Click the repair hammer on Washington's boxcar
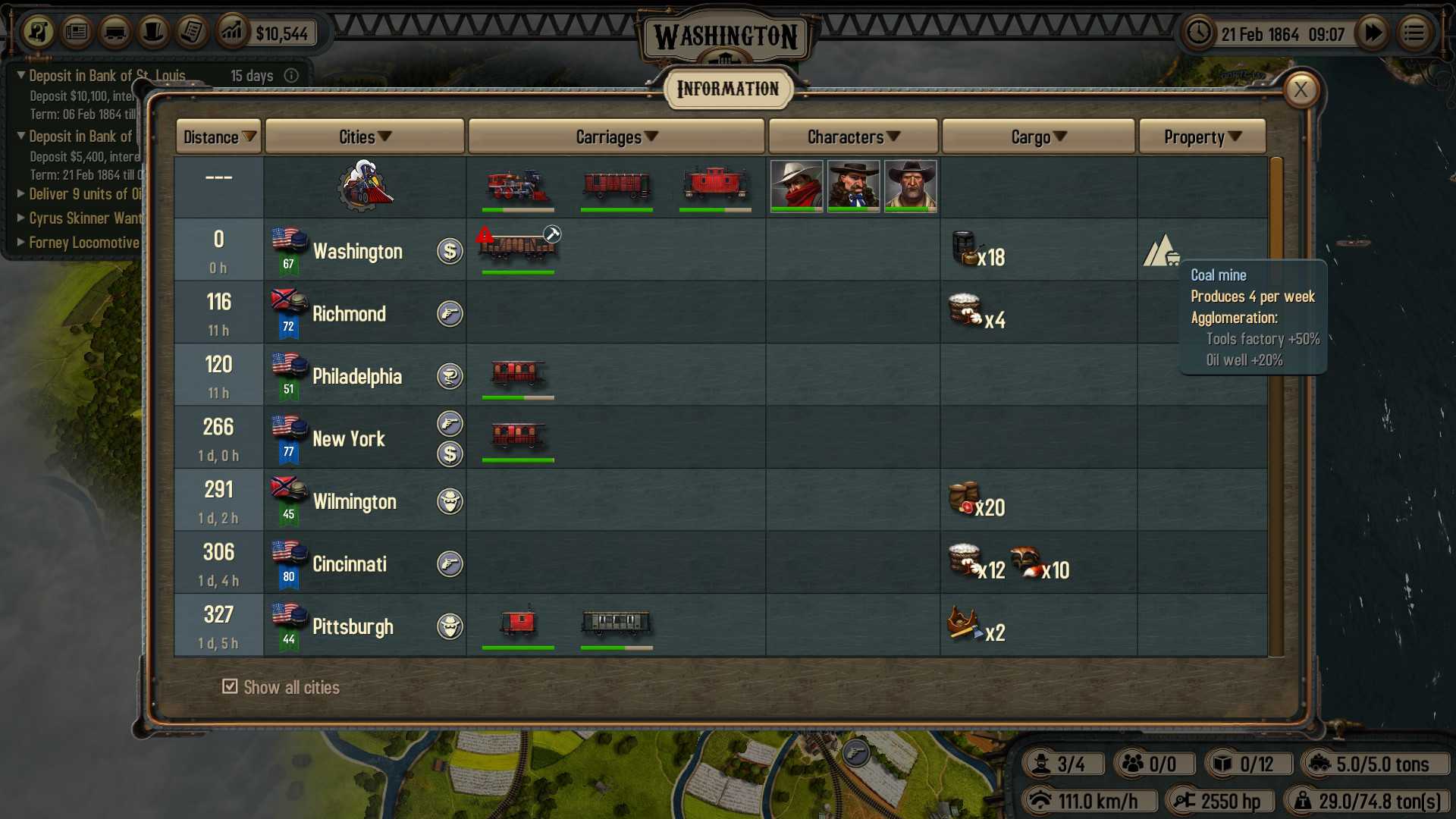Image resolution: width=1456 pixels, height=819 pixels. pos(552,234)
